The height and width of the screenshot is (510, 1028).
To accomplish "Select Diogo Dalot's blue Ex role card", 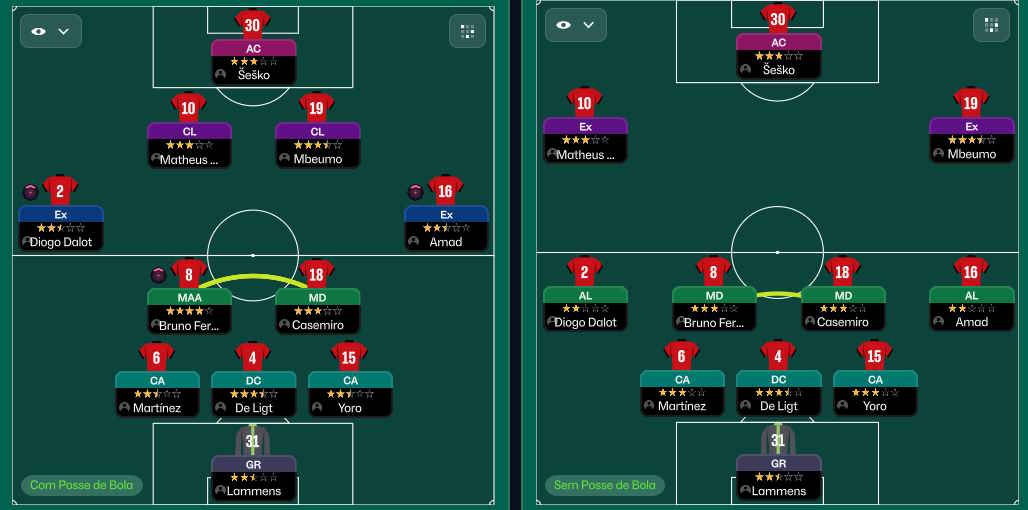I will click(x=60, y=228).
